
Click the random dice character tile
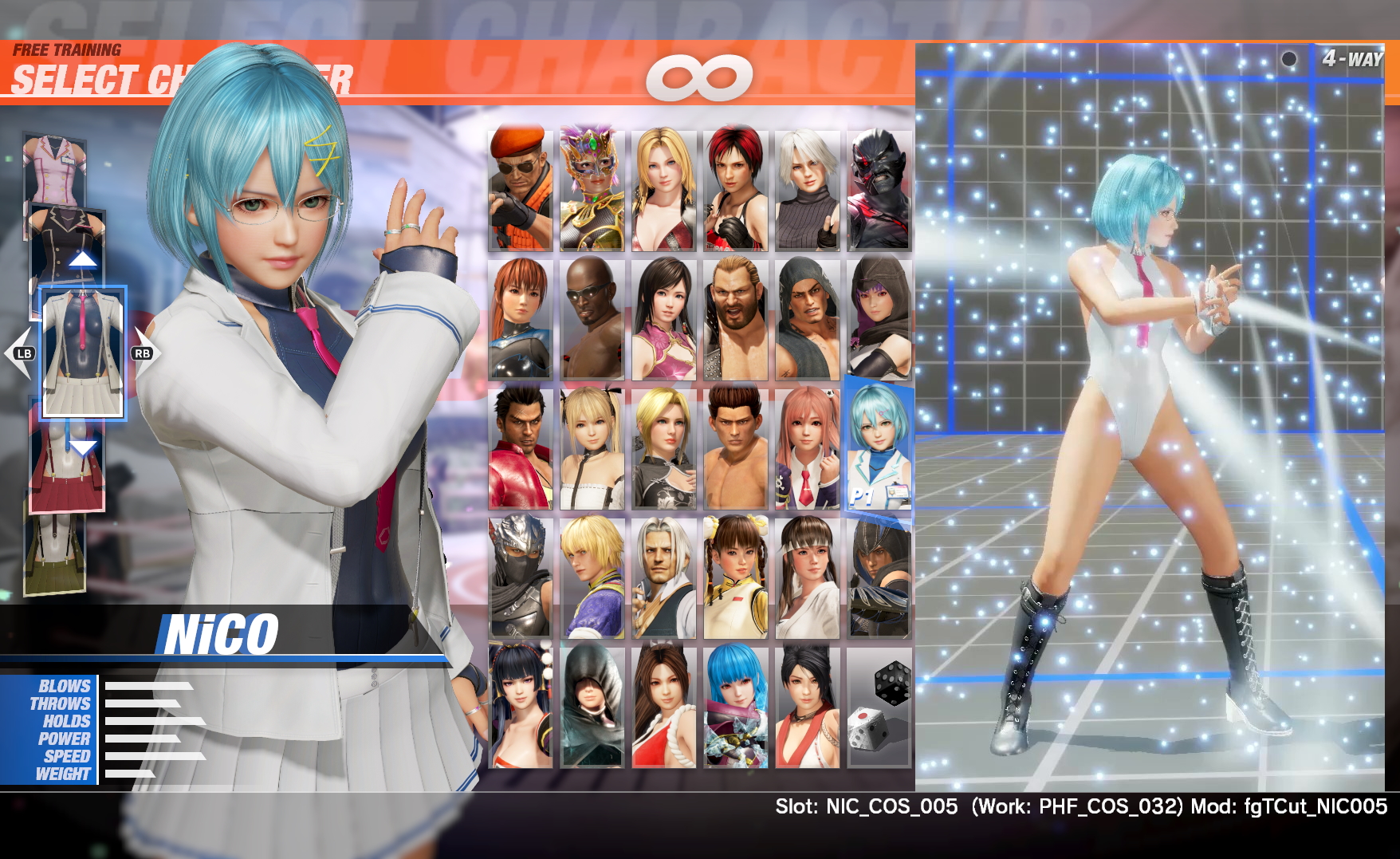pyautogui.click(x=879, y=707)
